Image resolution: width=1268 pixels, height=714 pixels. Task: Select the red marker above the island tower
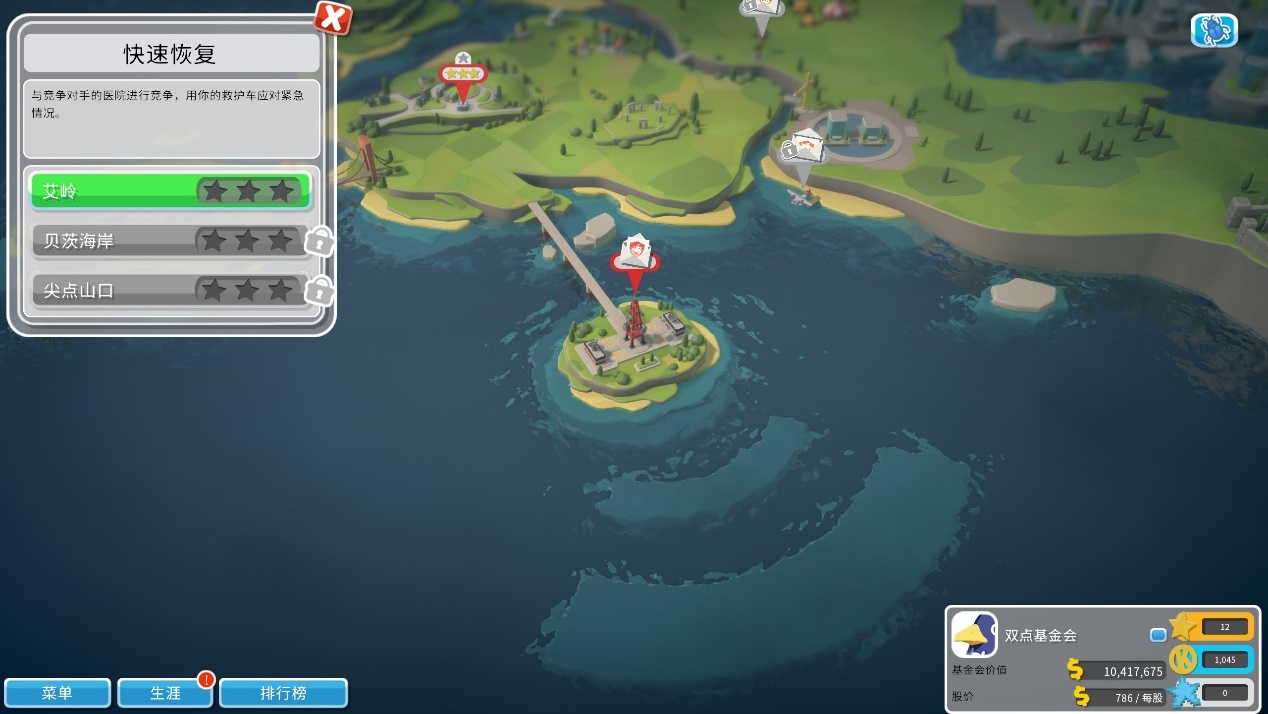pos(635,257)
